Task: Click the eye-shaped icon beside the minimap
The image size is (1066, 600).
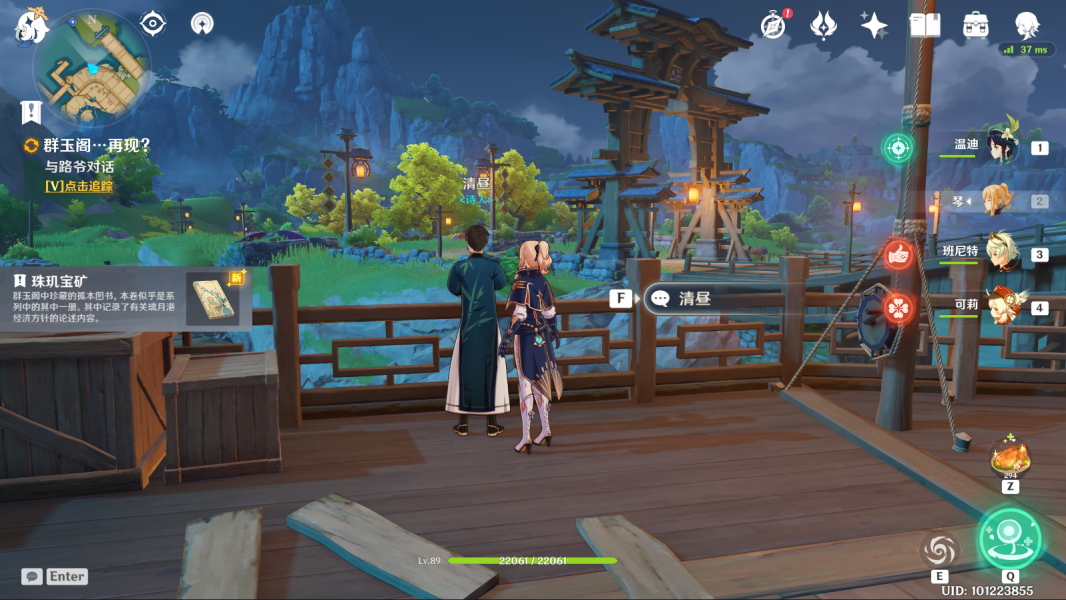Action: (152, 23)
